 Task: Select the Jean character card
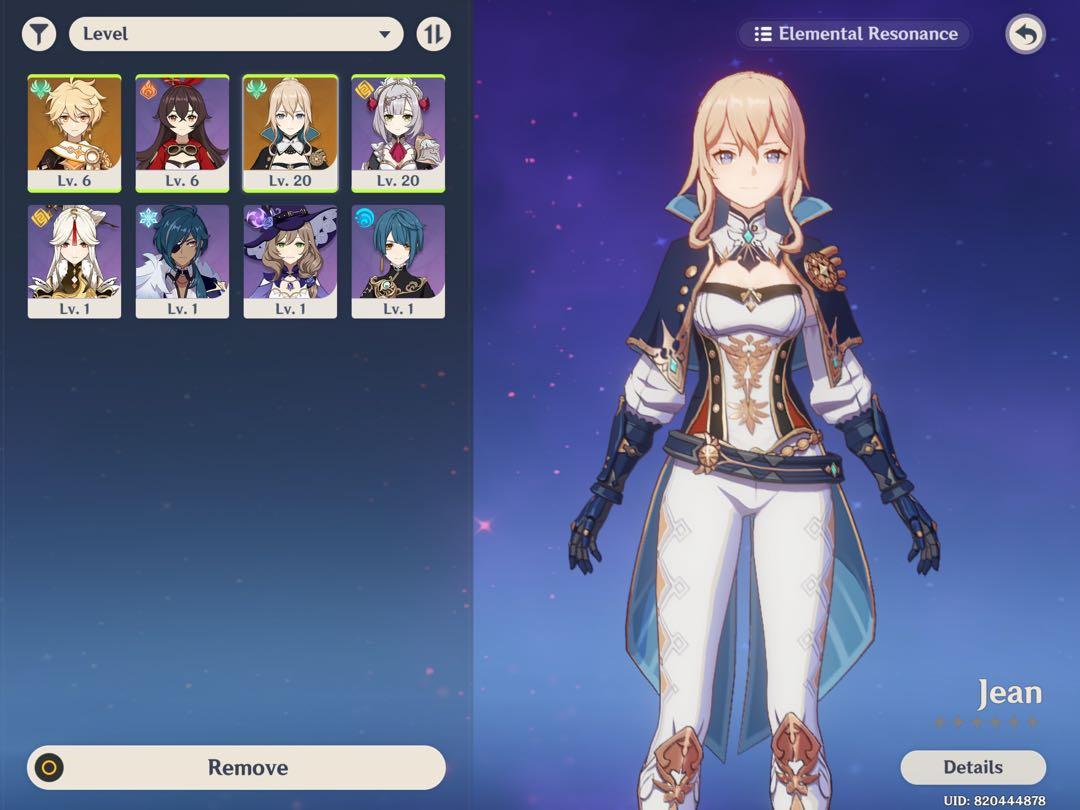point(290,132)
